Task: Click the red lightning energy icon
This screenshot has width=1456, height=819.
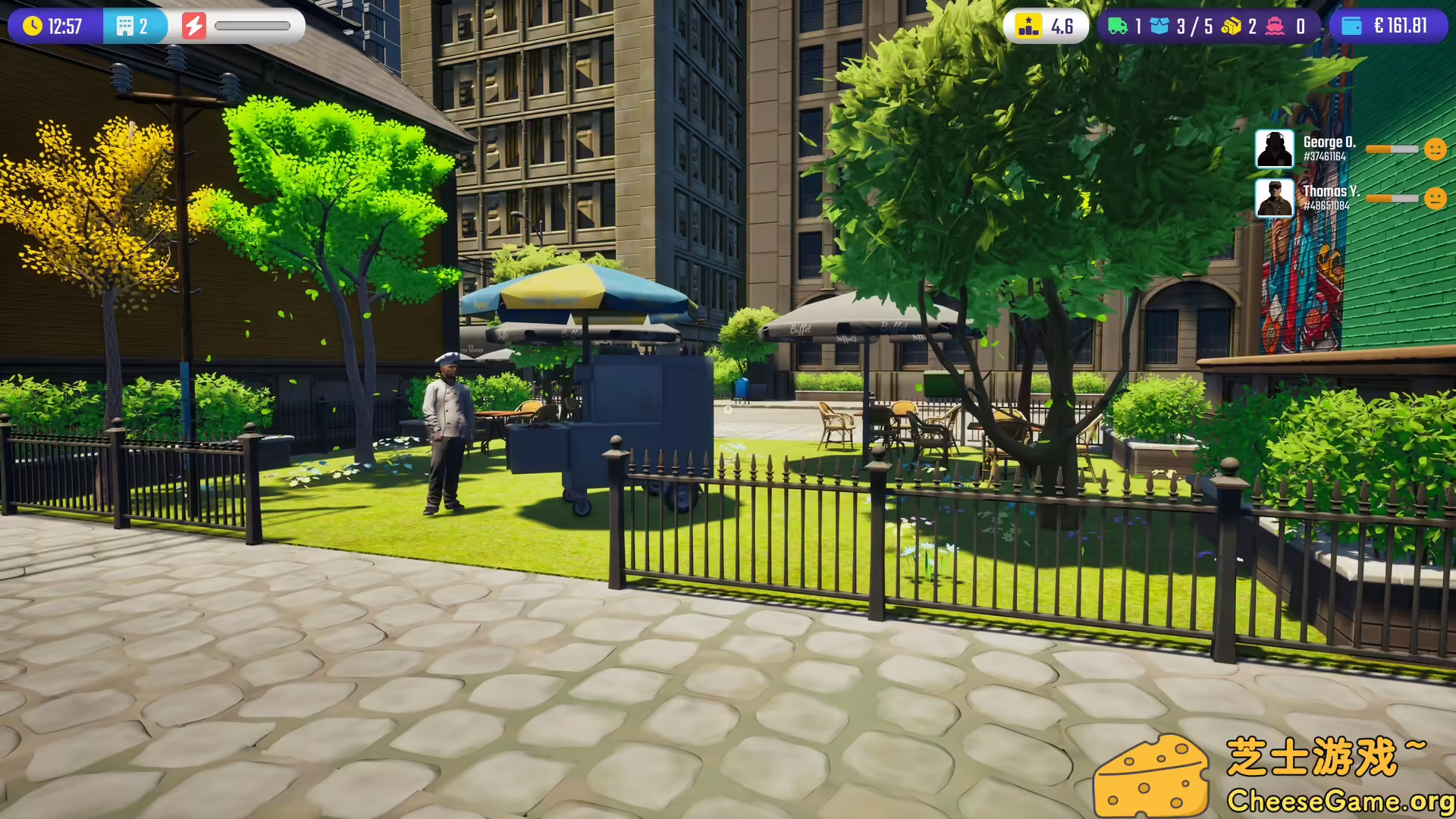Action: coord(195,26)
